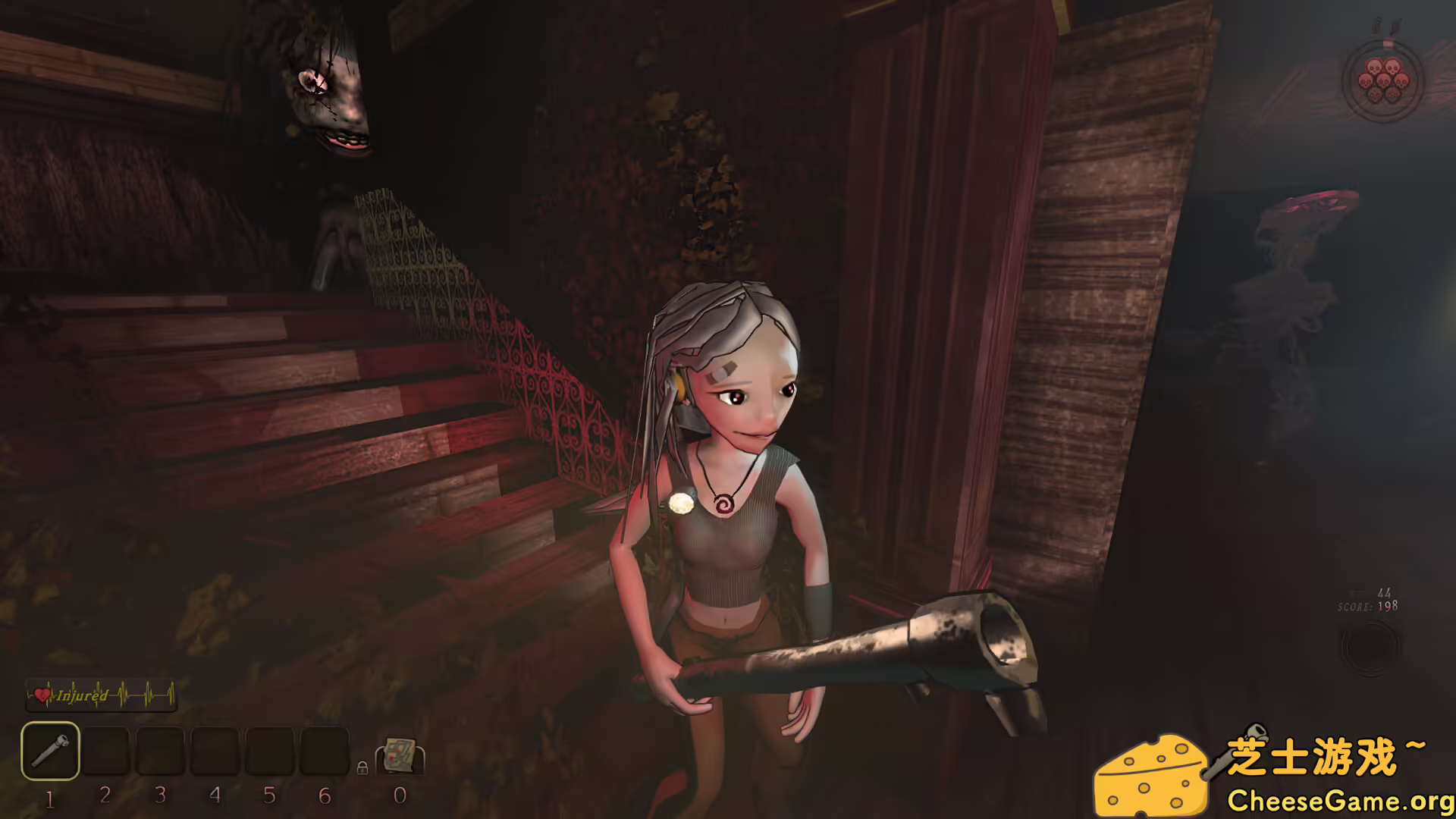The height and width of the screenshot is (819, 1456).
Task: Click the ammo counter showing 44
Action: [x=1385, y=592]
